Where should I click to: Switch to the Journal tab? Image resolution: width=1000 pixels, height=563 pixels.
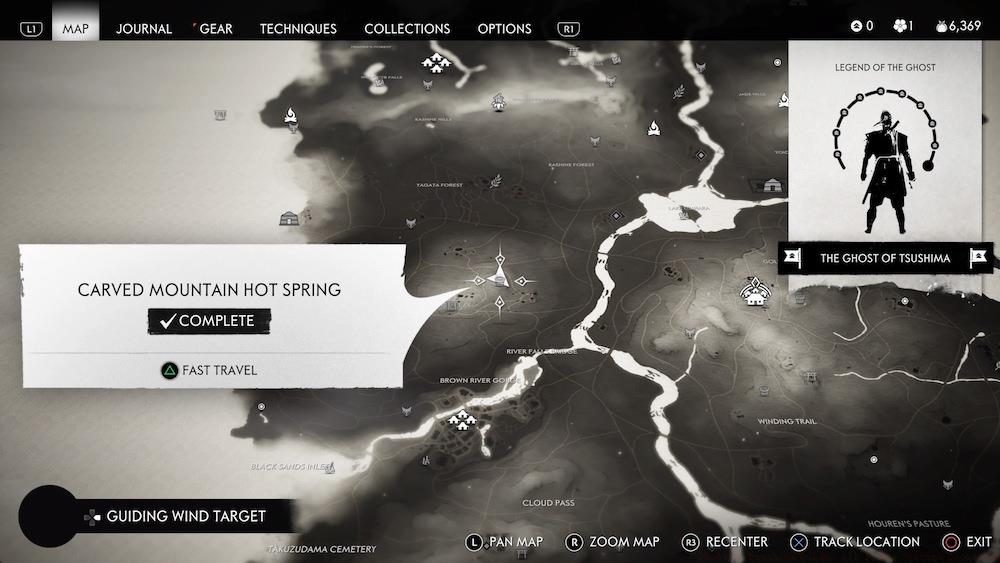click(x=144, y=28)
